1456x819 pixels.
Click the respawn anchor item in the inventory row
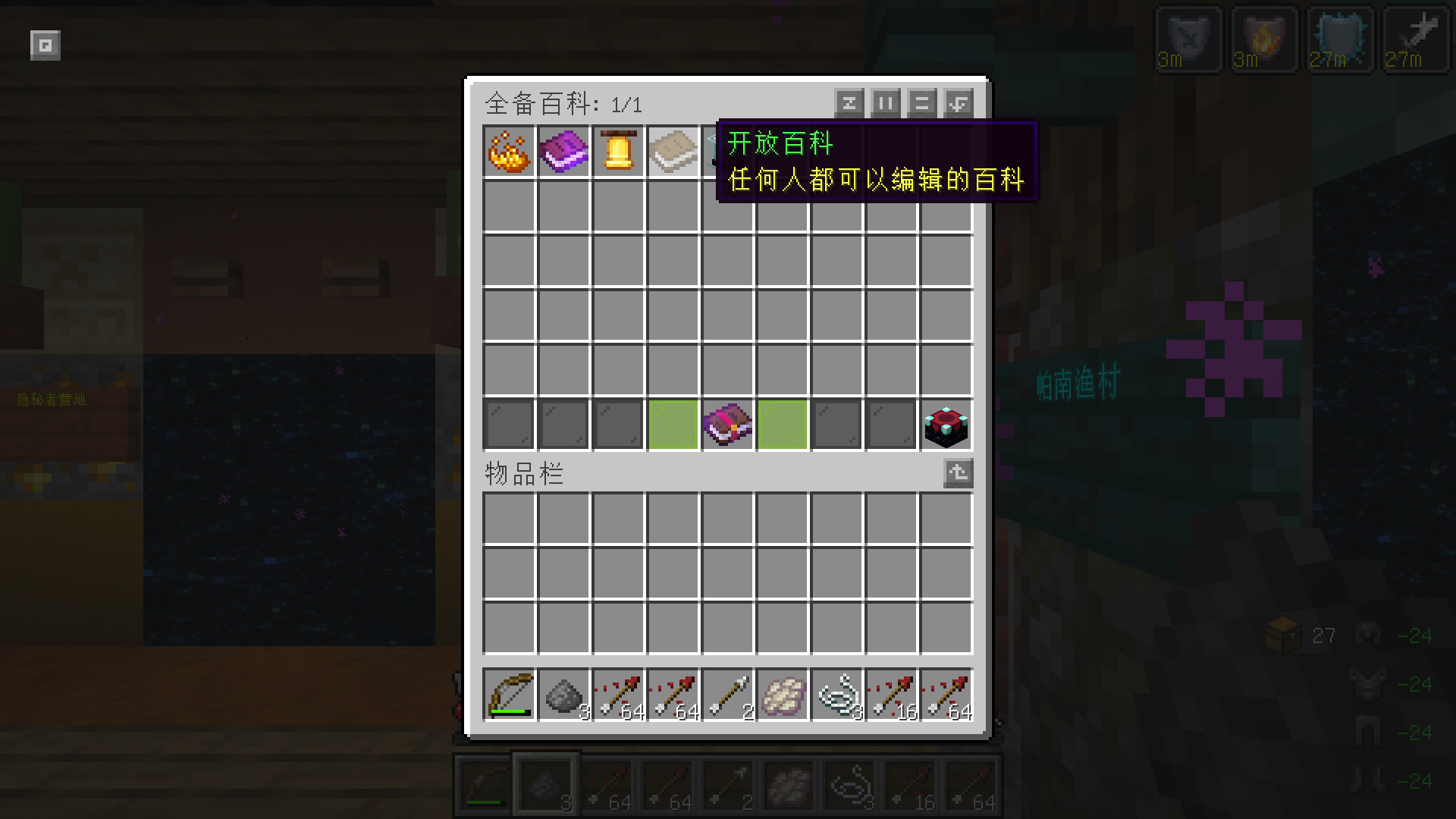(x=946, y=425)
